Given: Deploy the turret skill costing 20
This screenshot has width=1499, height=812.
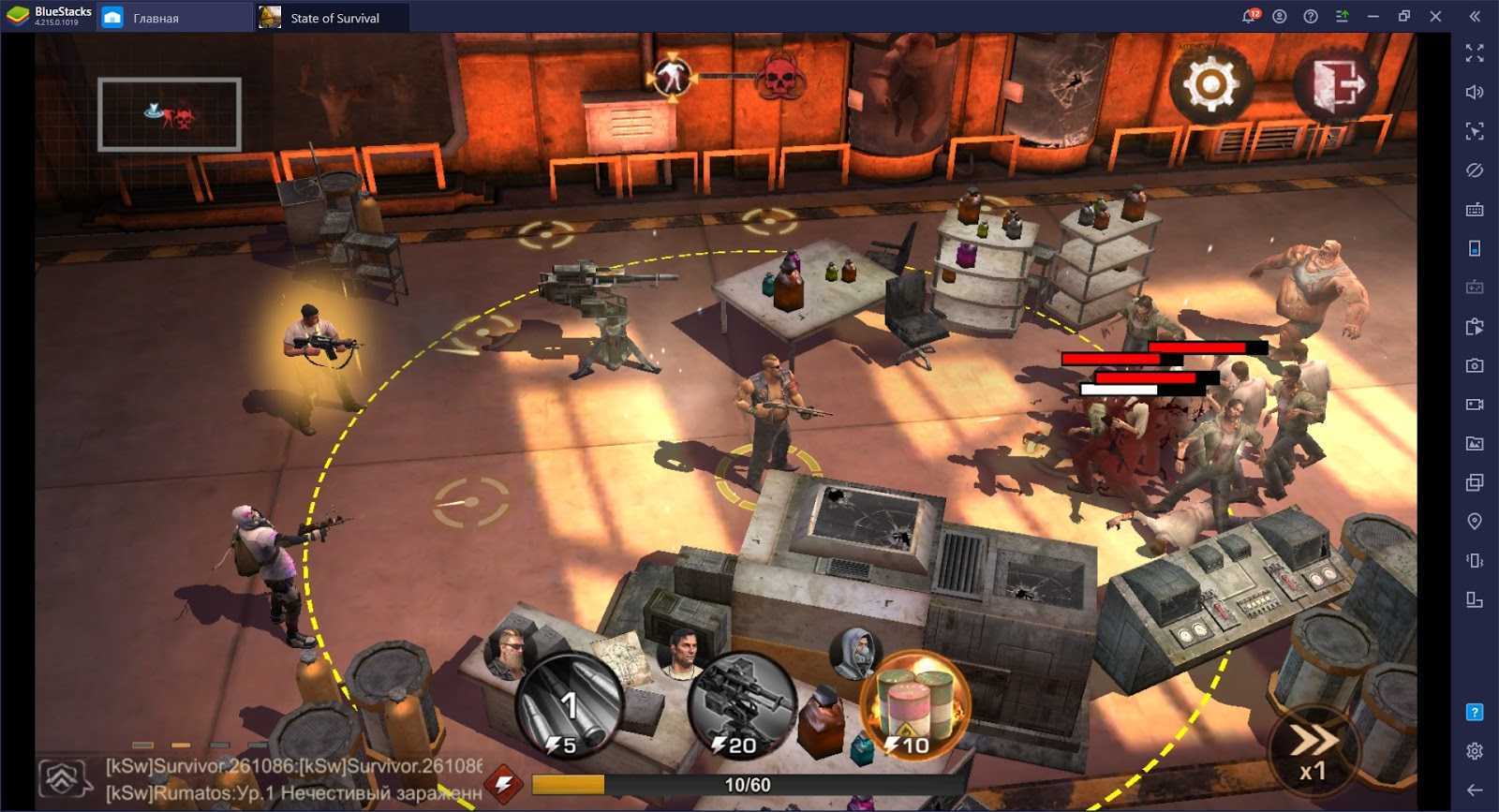Looking at the screenshot, I should point(741,710).
